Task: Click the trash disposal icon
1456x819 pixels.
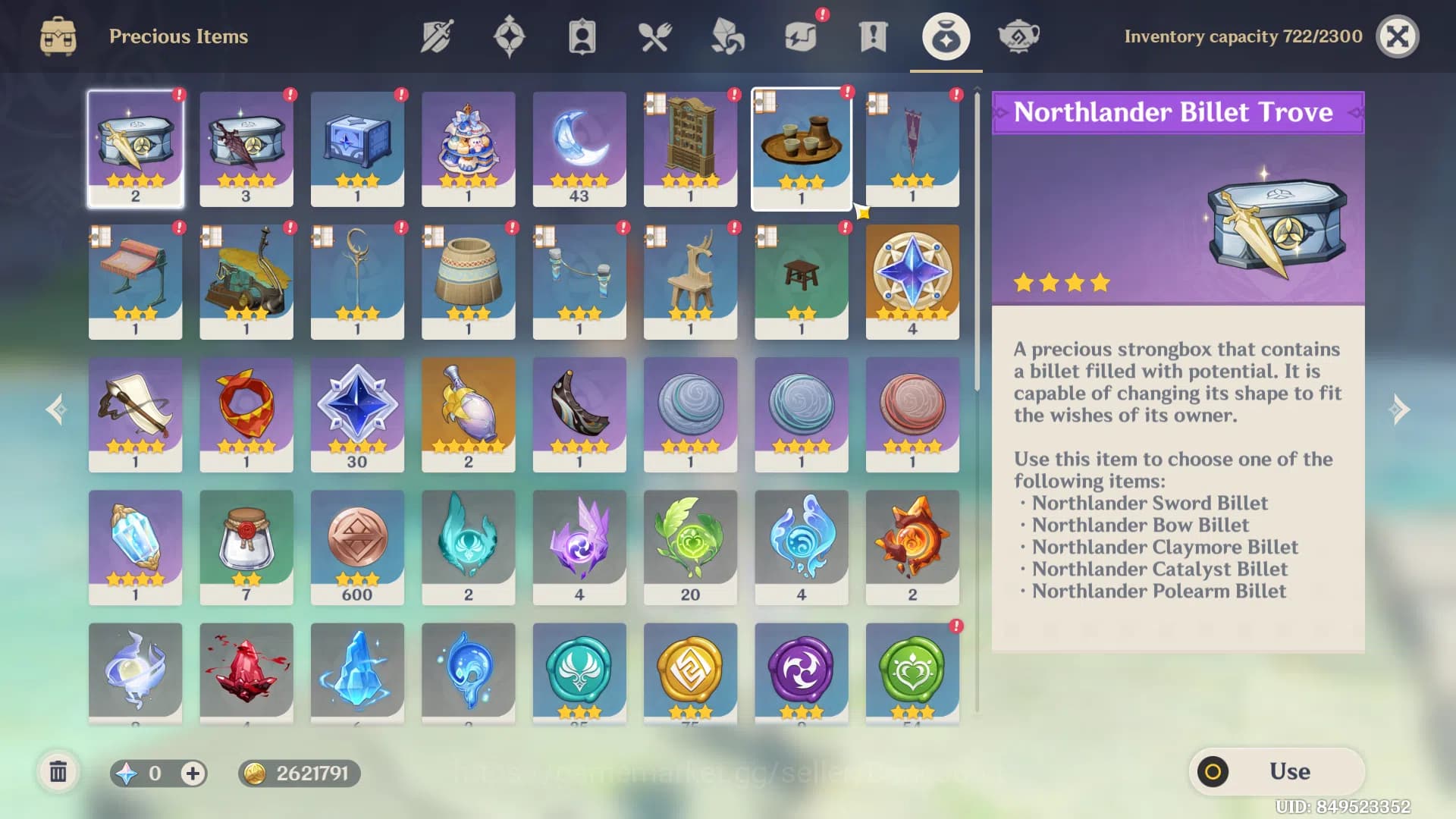Action: pos(59,772)
